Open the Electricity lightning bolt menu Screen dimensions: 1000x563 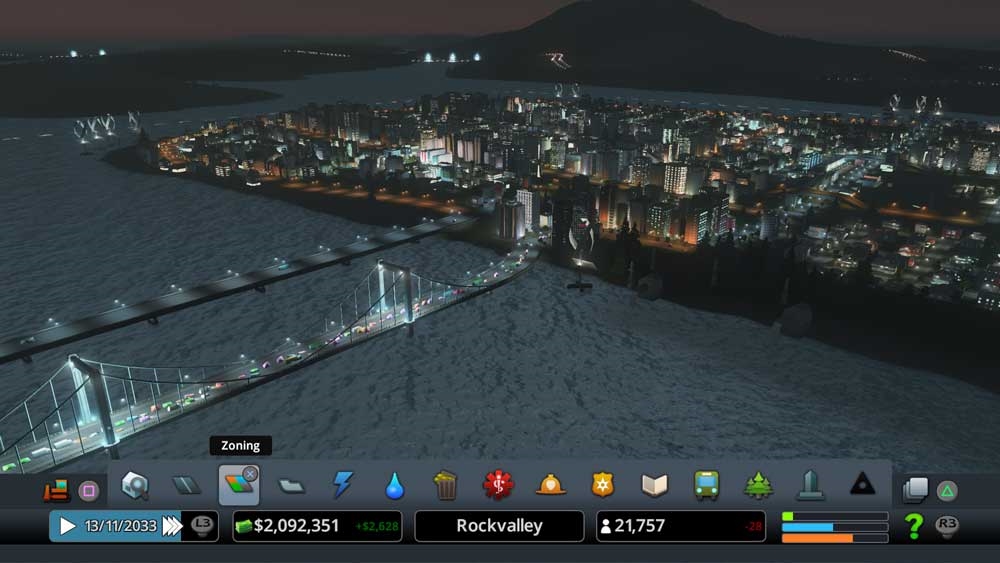343,486
